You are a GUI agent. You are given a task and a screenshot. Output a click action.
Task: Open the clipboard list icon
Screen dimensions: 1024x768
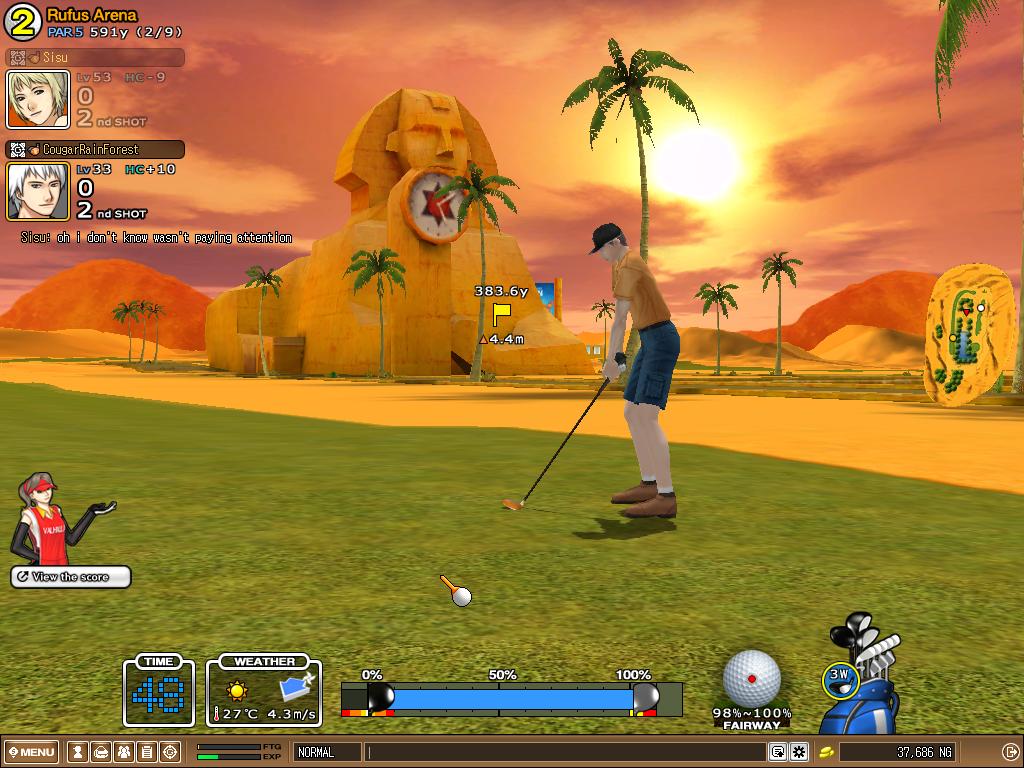(x=146, y=752)
